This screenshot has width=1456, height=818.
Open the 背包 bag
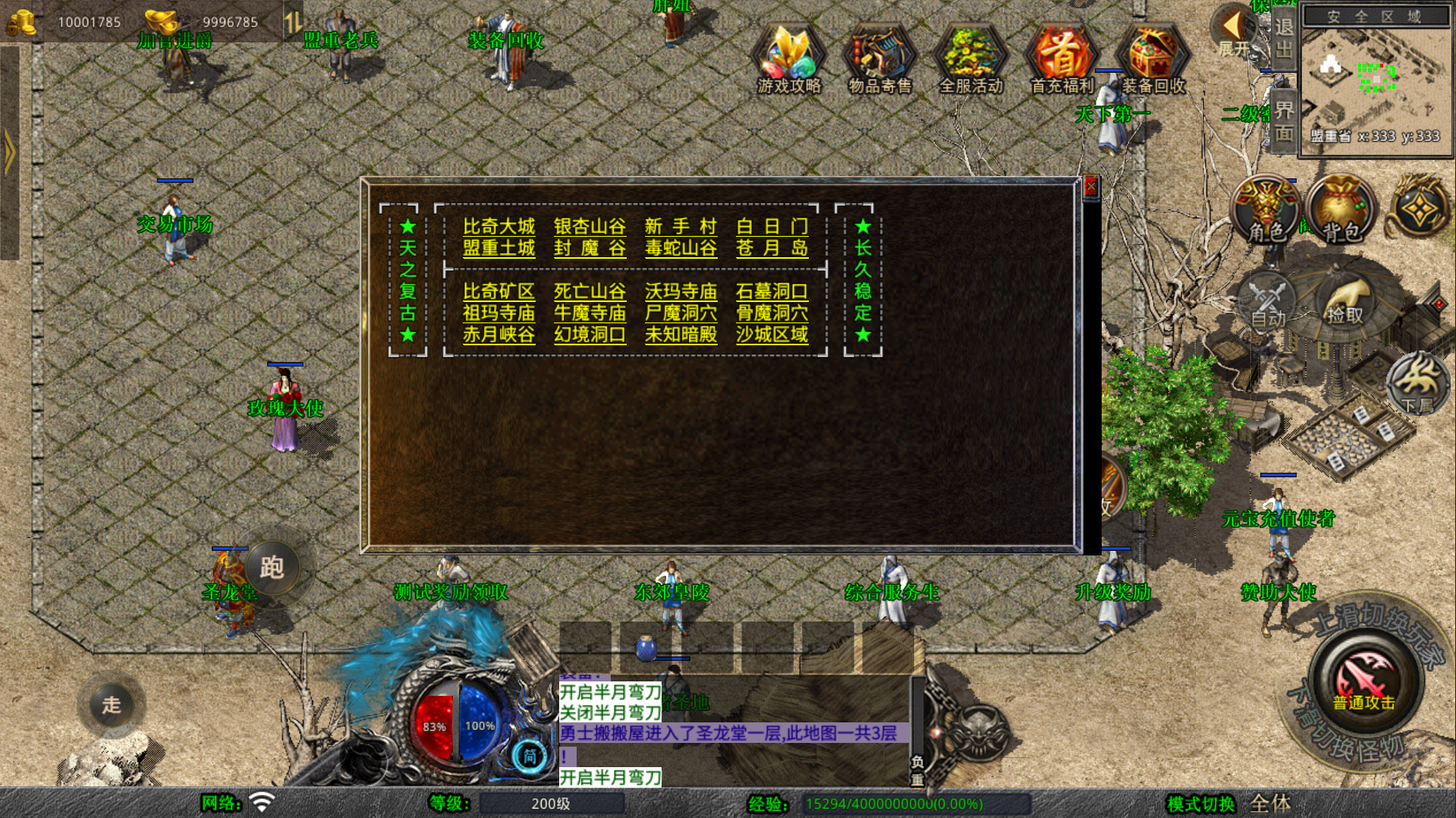click(1341, 210)
